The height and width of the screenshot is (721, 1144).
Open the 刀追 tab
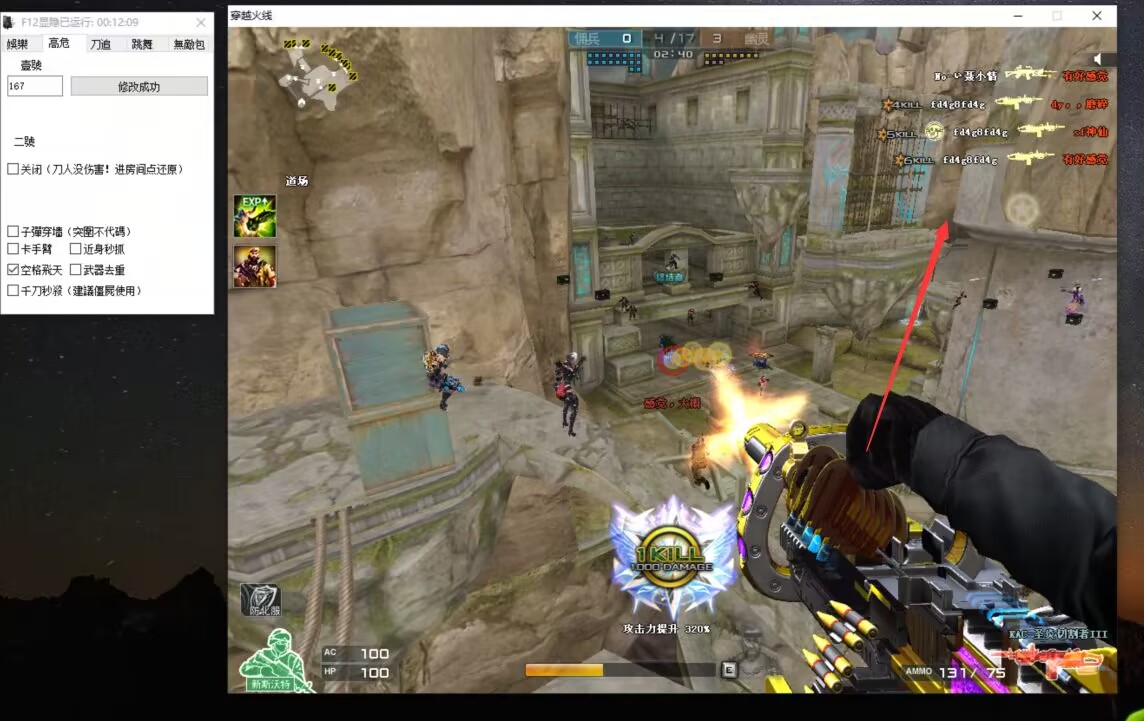pos(100,44)
